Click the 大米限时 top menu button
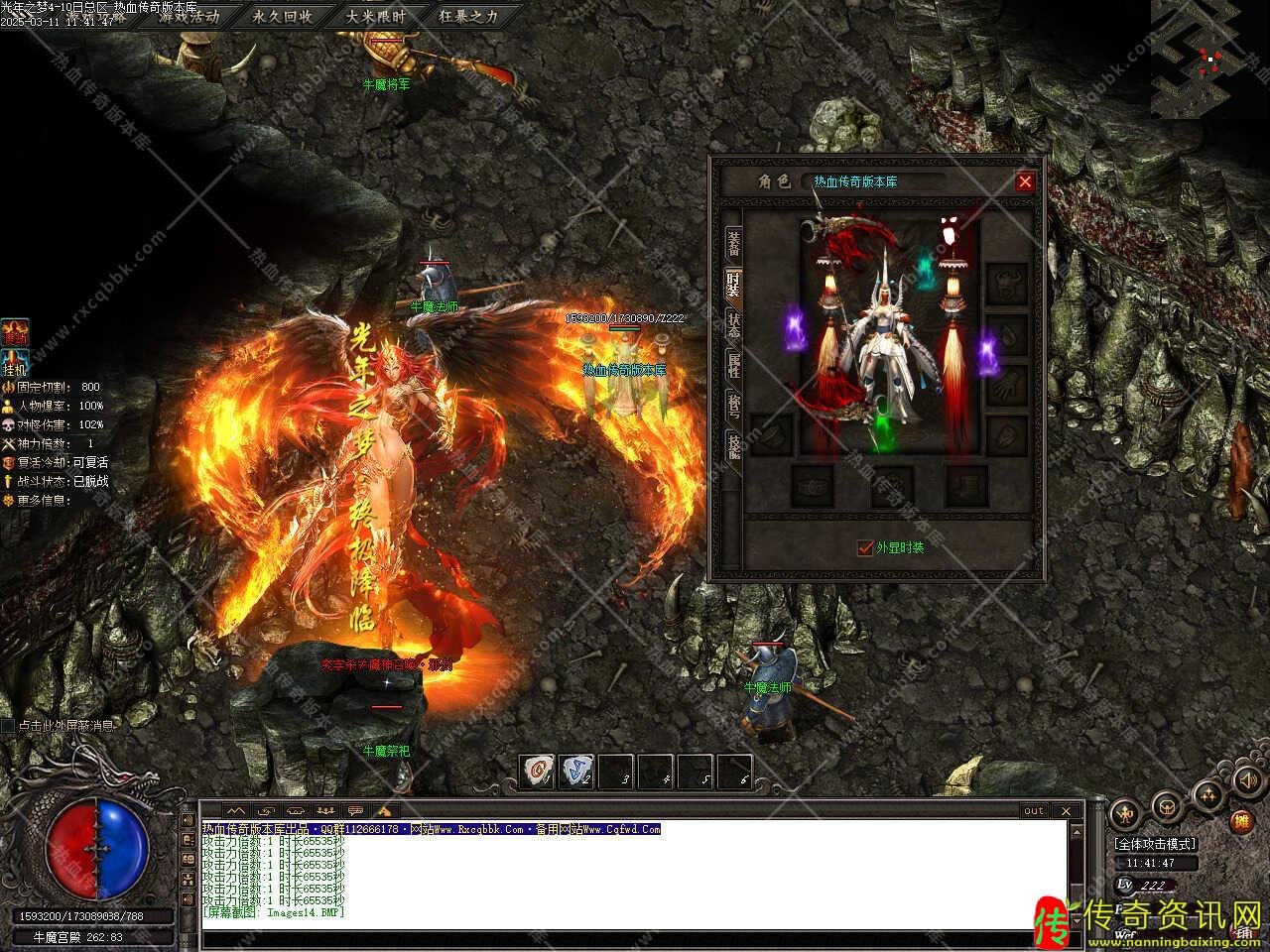This screenshot has width=1270, height=952. tap(376, 16)
